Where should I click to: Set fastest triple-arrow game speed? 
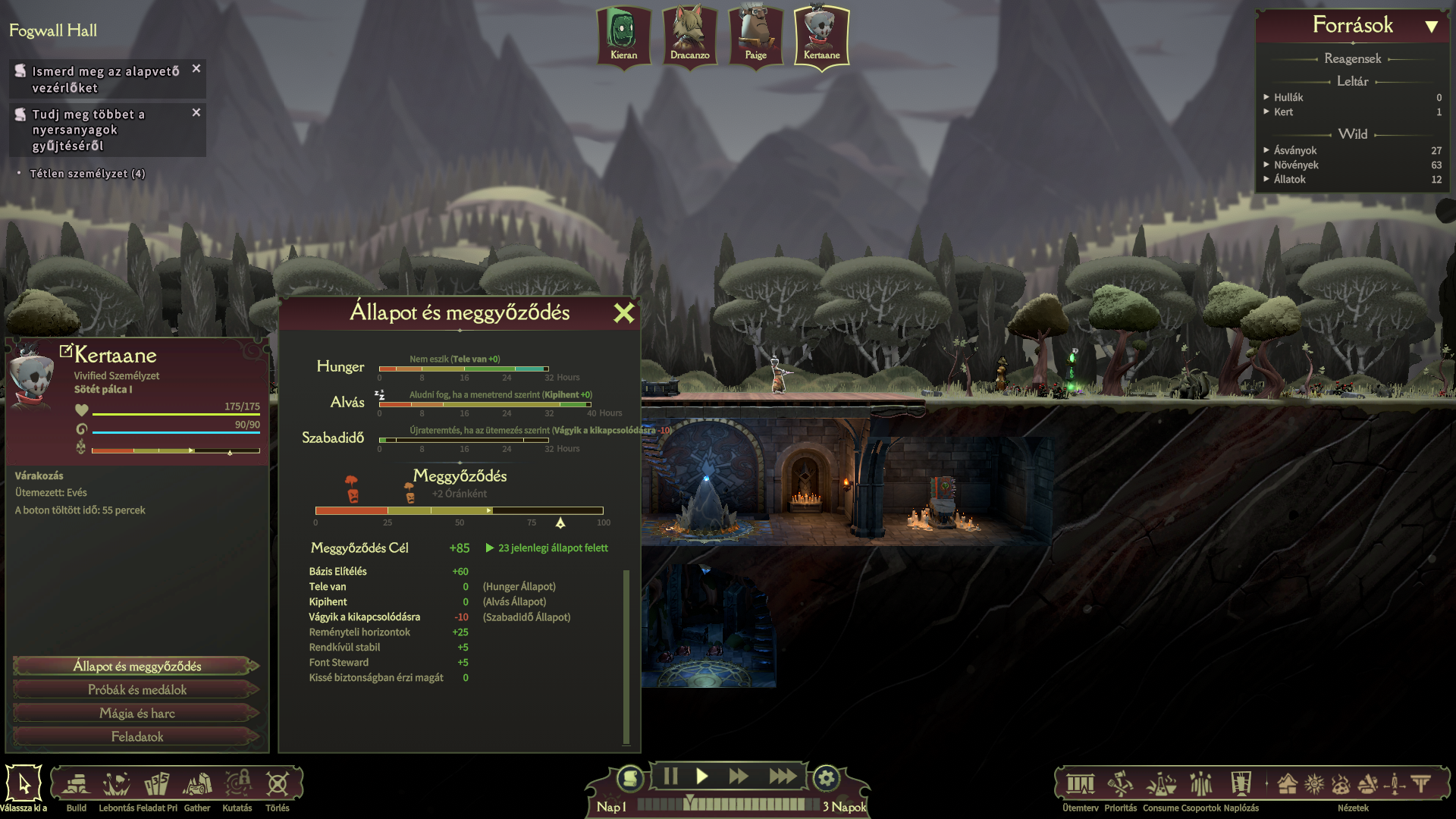pyautogui.click(x=783, y=777)
